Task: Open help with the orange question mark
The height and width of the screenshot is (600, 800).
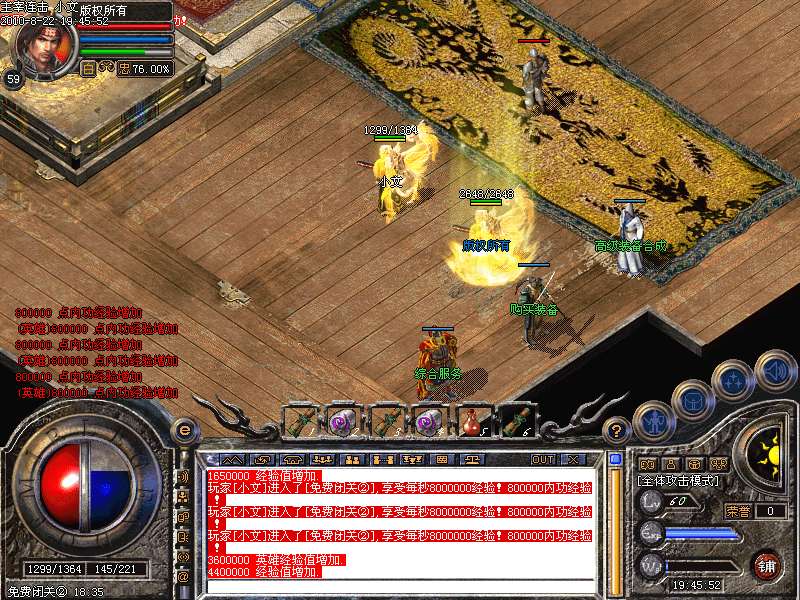Action: (617, 432)
